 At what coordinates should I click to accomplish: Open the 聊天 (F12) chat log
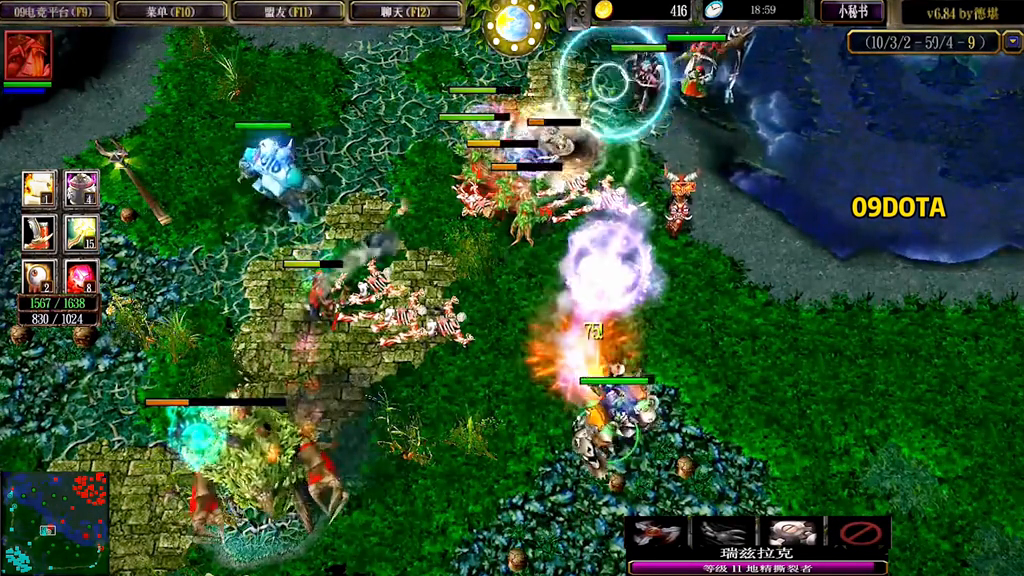coord(405,11)
